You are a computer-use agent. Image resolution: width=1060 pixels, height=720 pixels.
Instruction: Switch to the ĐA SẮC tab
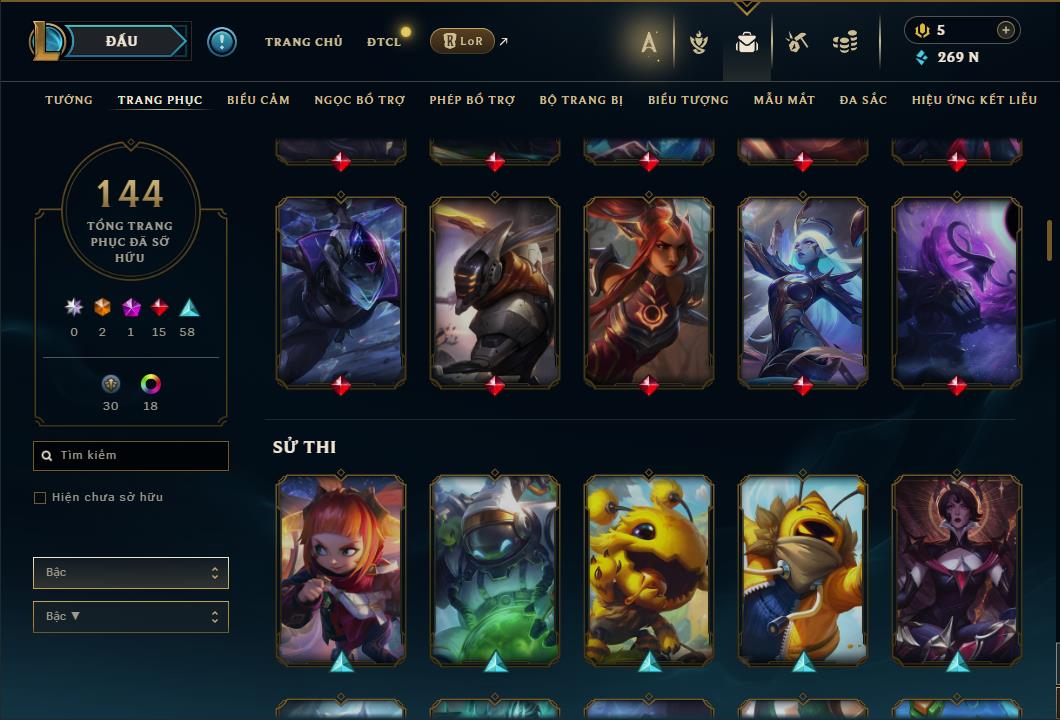[x=863, y=100]
